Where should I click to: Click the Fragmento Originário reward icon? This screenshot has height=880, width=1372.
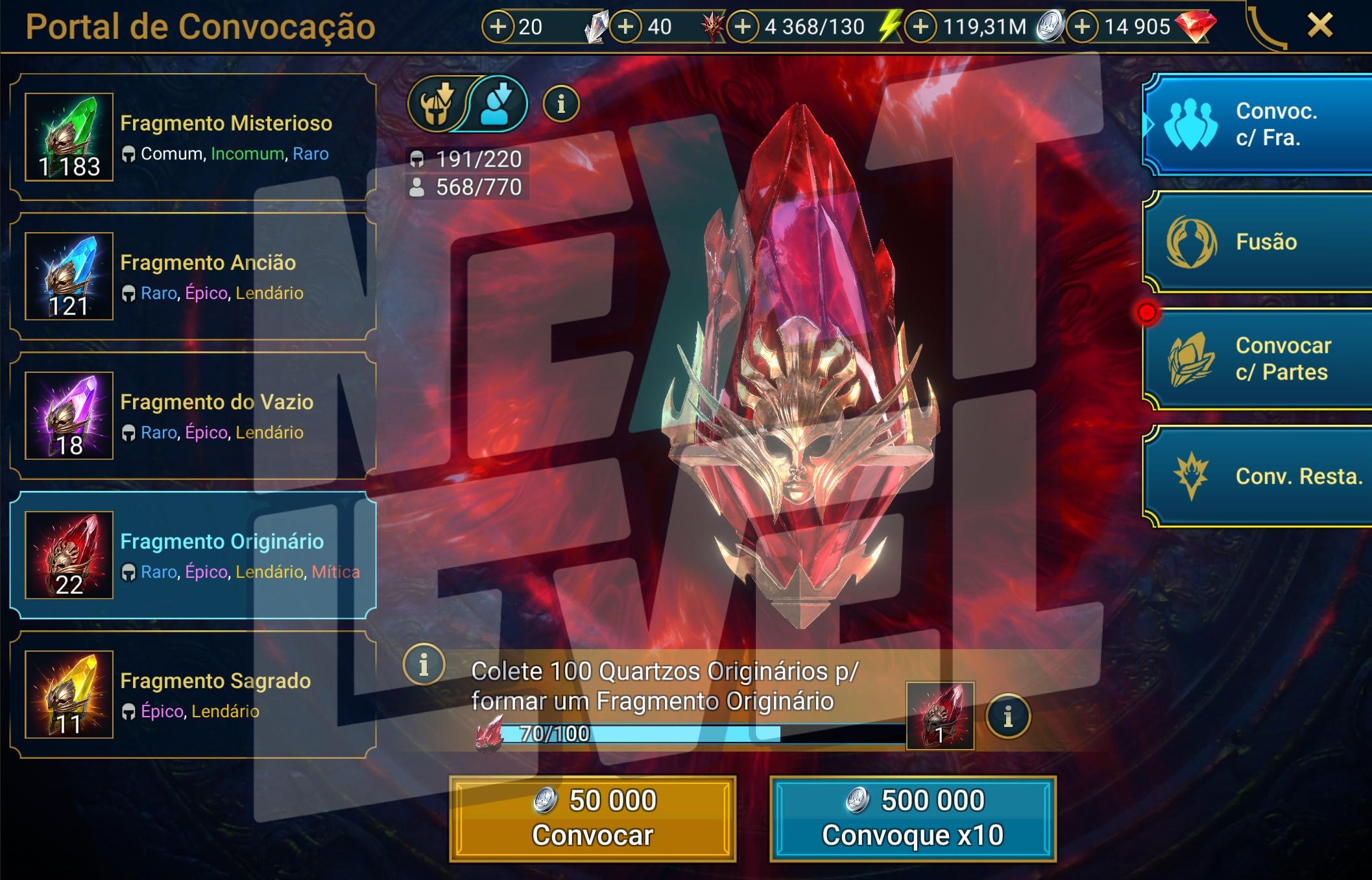coord(940,716)
